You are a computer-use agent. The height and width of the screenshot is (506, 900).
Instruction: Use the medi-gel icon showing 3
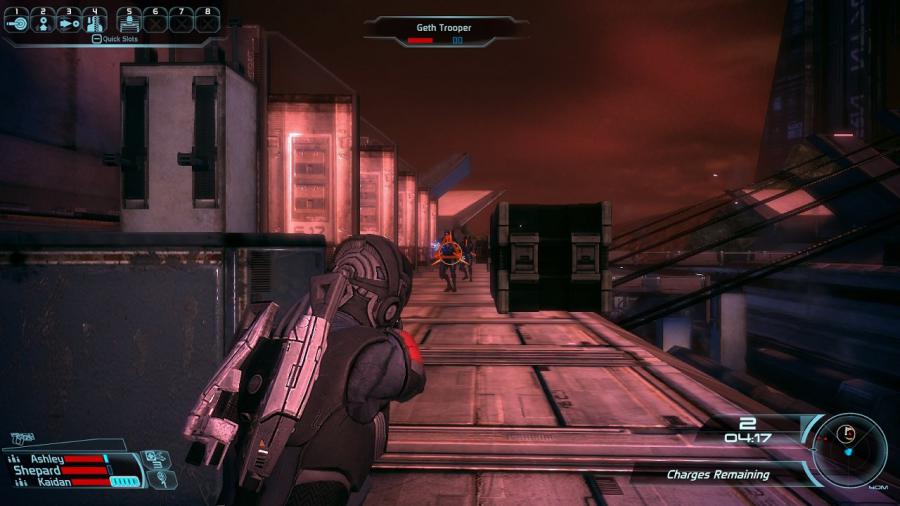click(x=157, y=458)
